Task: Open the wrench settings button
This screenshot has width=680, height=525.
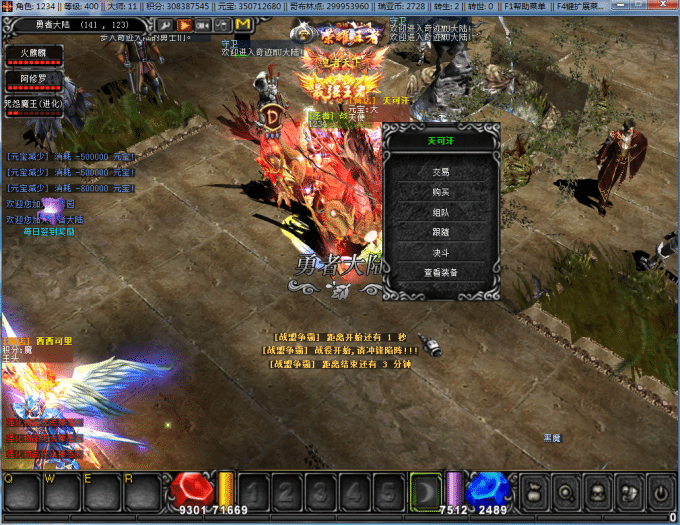Action: click(166, 23)
